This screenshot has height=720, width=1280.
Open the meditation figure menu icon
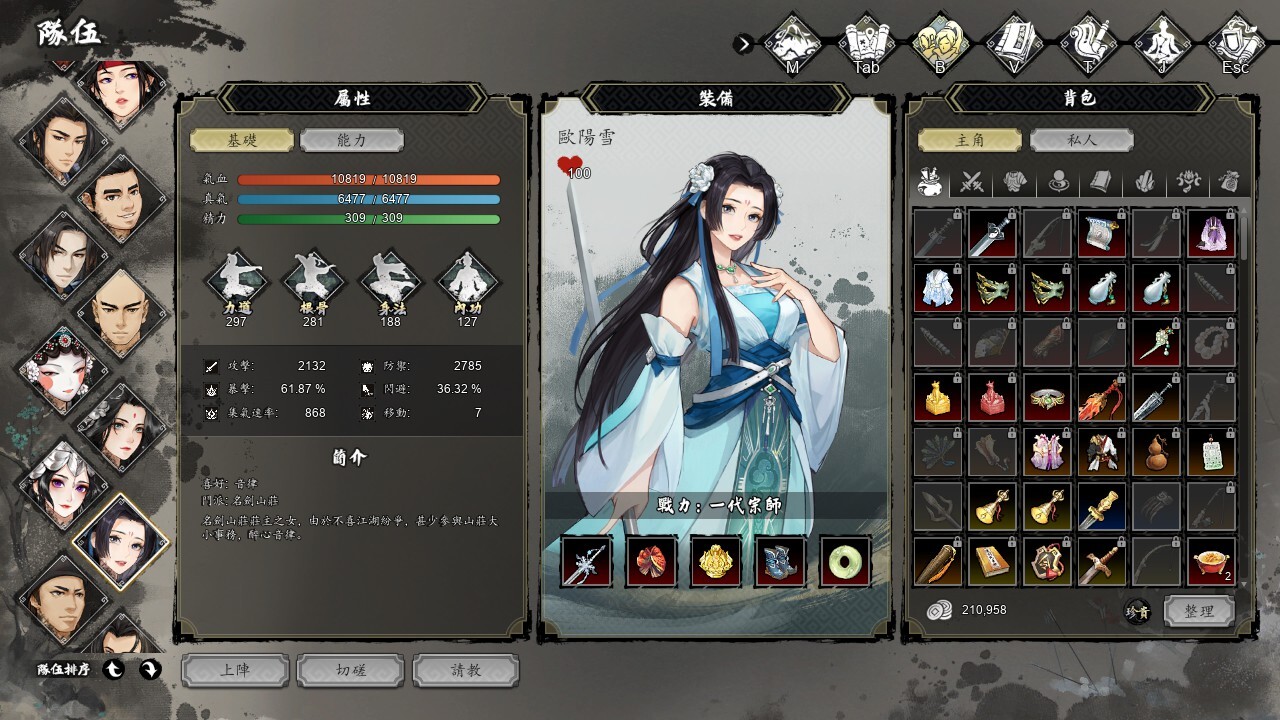coord(1162,43)
